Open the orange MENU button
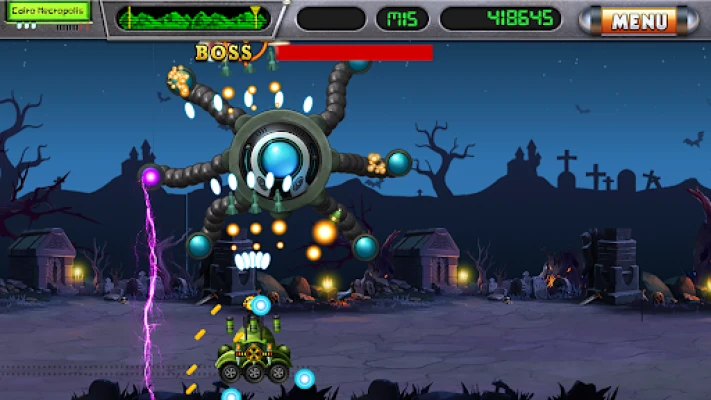Image resolution: width=711 pixels, height=400 pixels. pyautogui.click(x=639, y=20)
